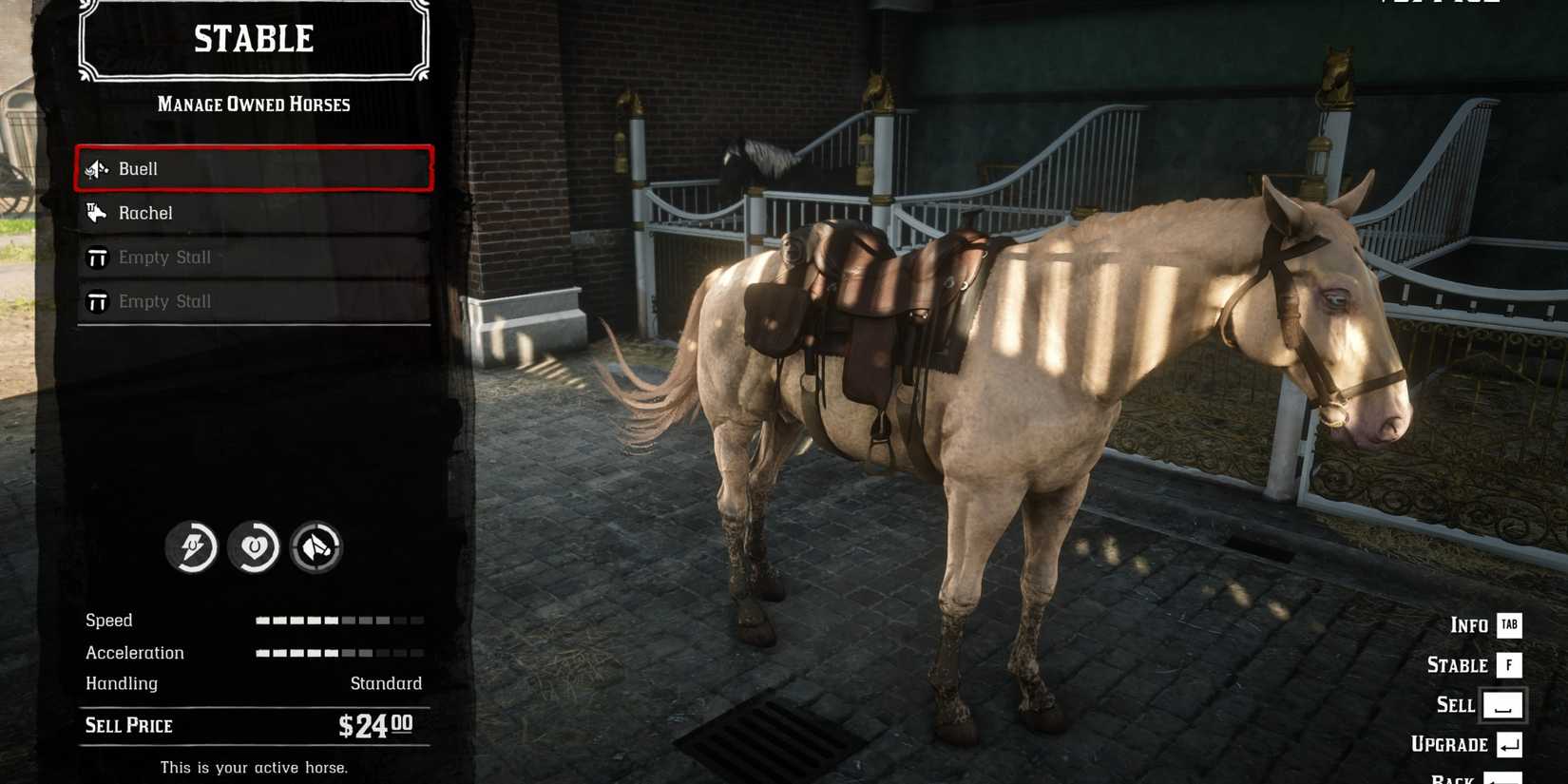The width and height of the screenshot is (1568, 784).
Task: Click the Manage Owned Horses heading
Action: tap(253, 105)
